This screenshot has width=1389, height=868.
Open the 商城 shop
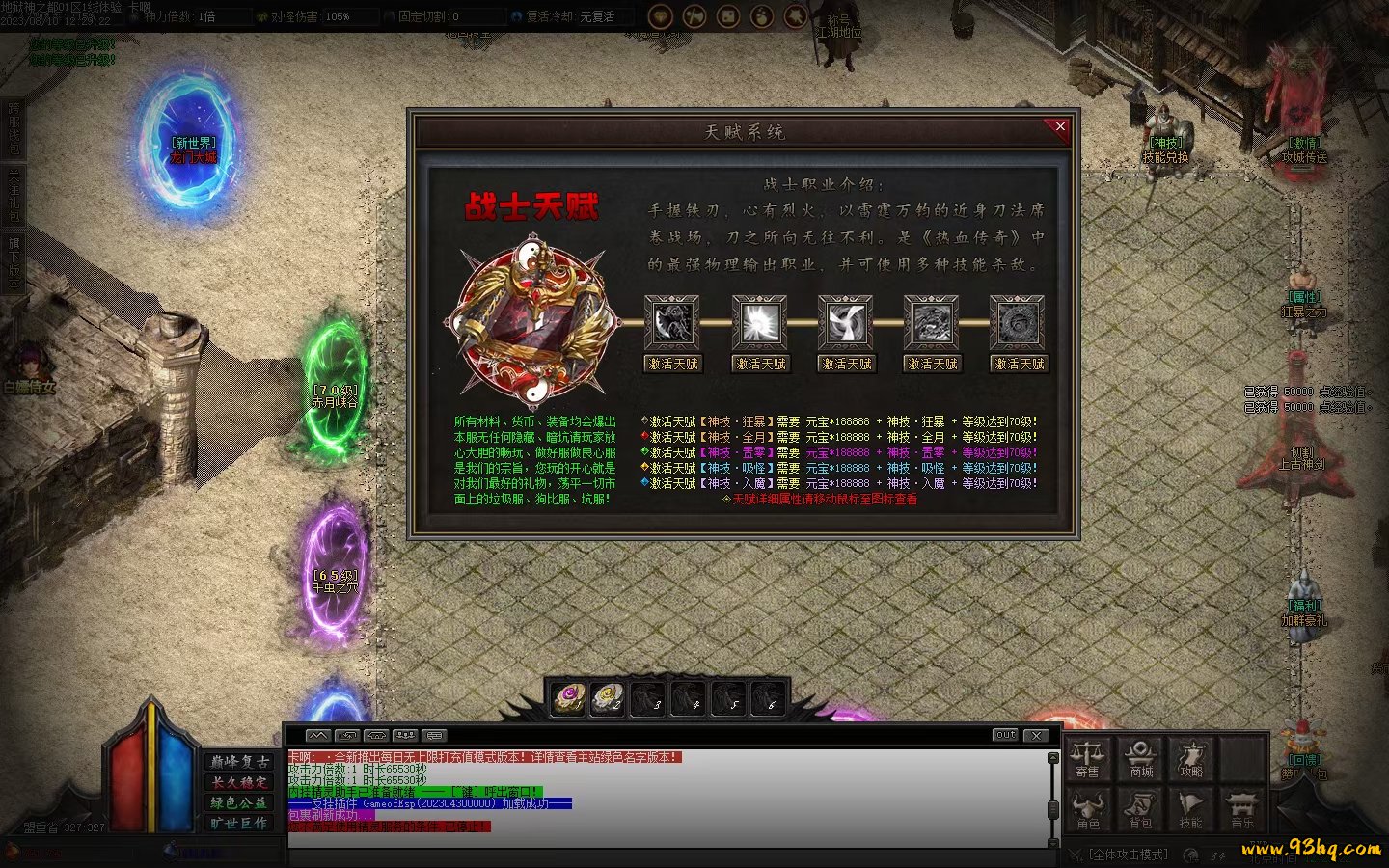[x=1141, y=758]
